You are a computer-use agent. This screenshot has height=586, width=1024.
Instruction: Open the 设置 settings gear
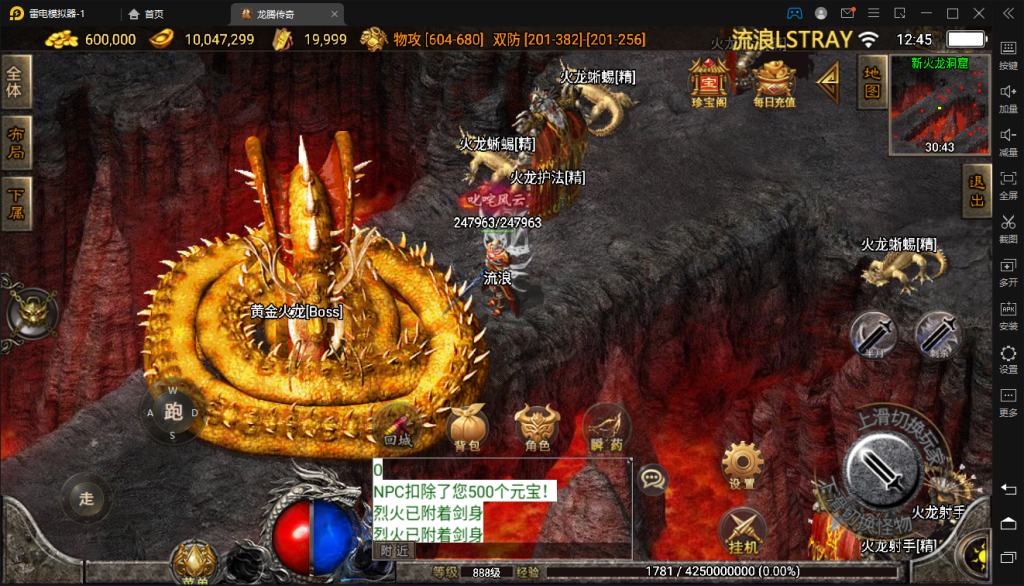742,464
